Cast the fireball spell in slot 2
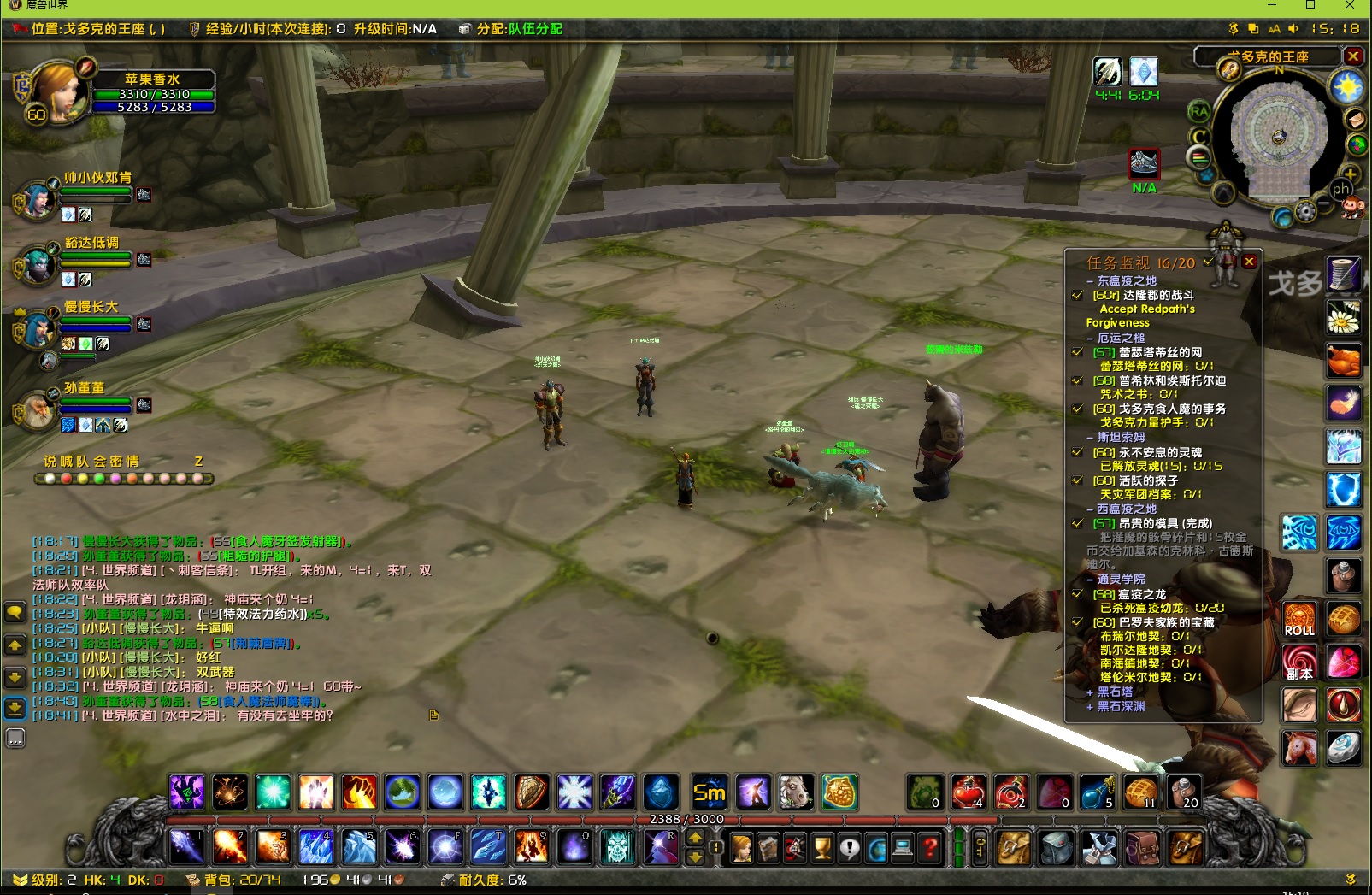This screenshot has width=1372, height=895. click(229, 846)
